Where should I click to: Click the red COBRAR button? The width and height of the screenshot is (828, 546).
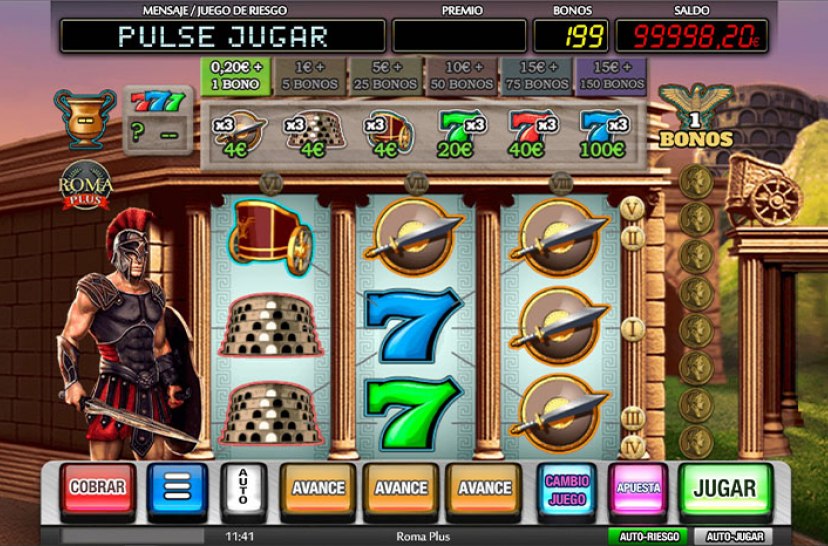click(x=97, y=488)
